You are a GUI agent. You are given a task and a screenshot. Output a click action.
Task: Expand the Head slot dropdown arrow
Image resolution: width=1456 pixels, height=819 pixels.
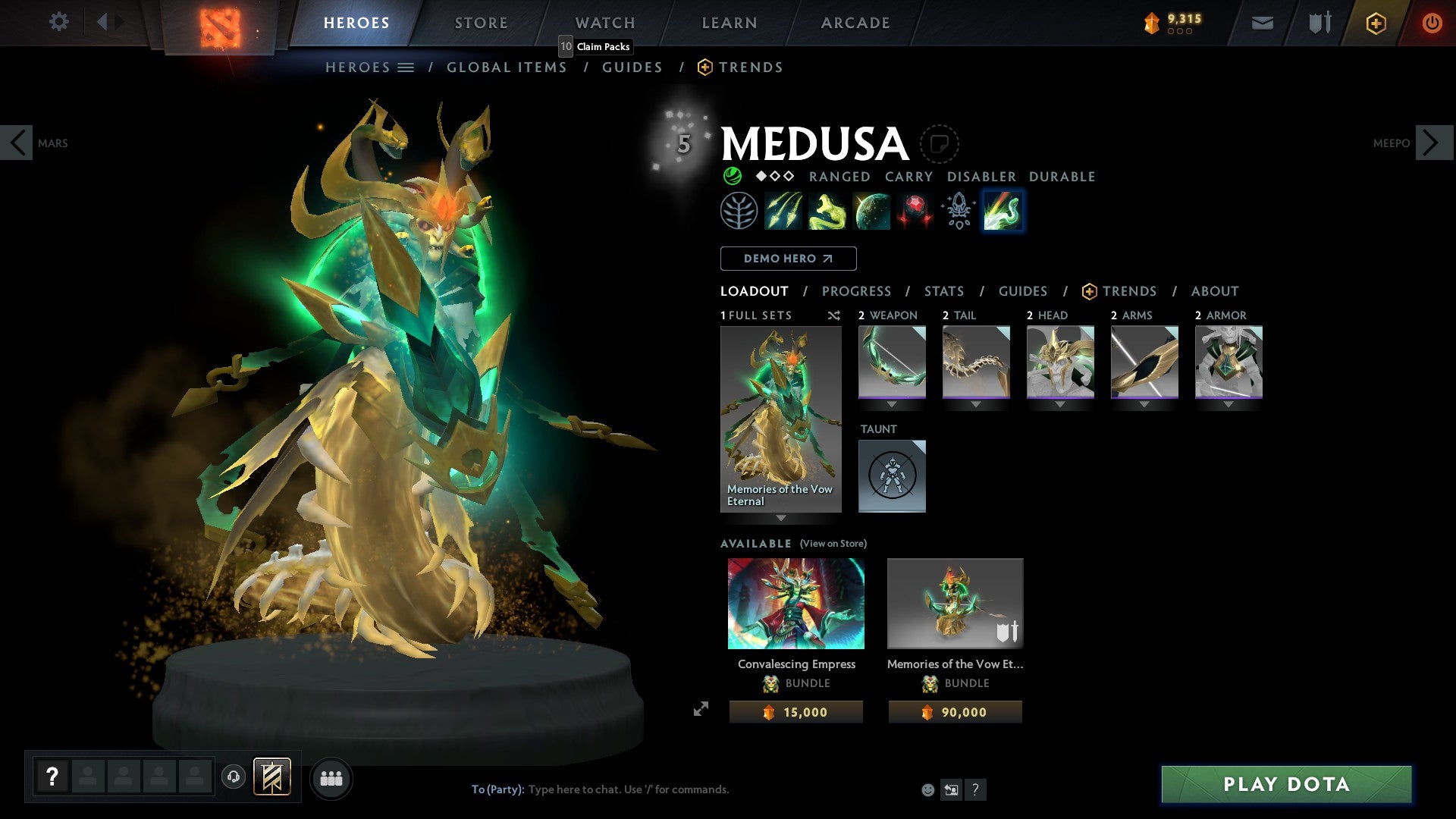click(x=1059, y=404)
